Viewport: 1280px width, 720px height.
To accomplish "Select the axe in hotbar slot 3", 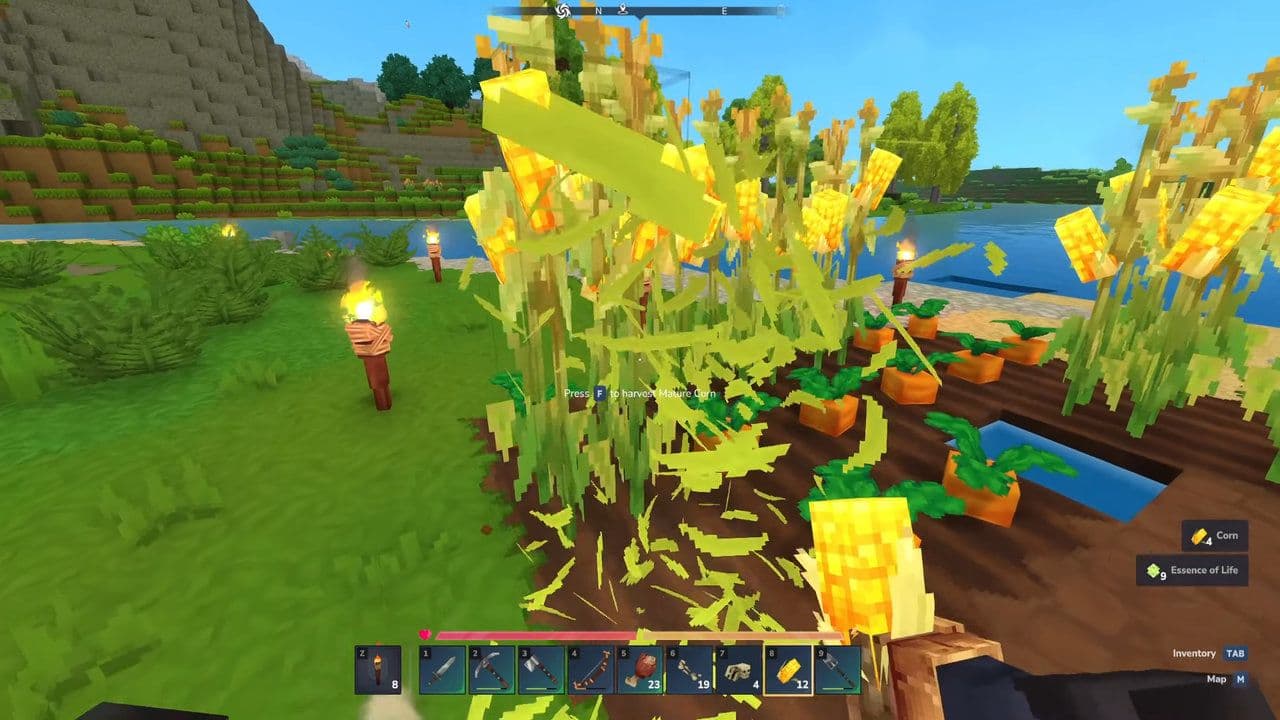I will (x=541, y=672).
